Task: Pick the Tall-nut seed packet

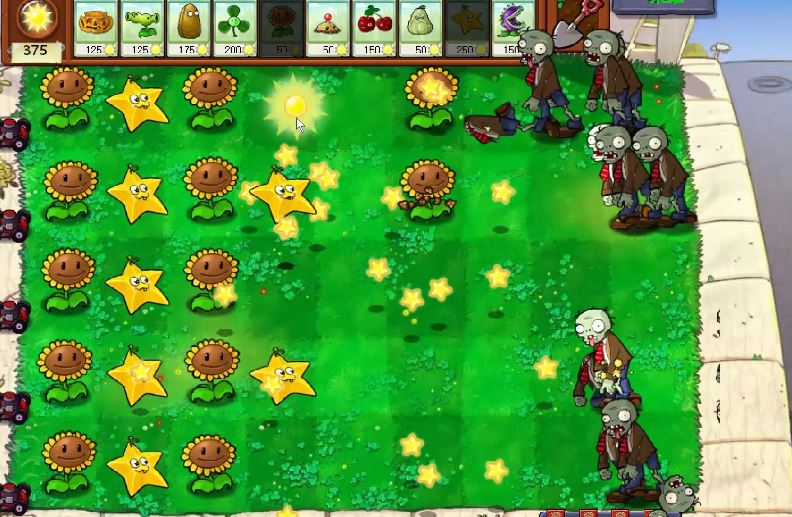Action: point(187,28)
